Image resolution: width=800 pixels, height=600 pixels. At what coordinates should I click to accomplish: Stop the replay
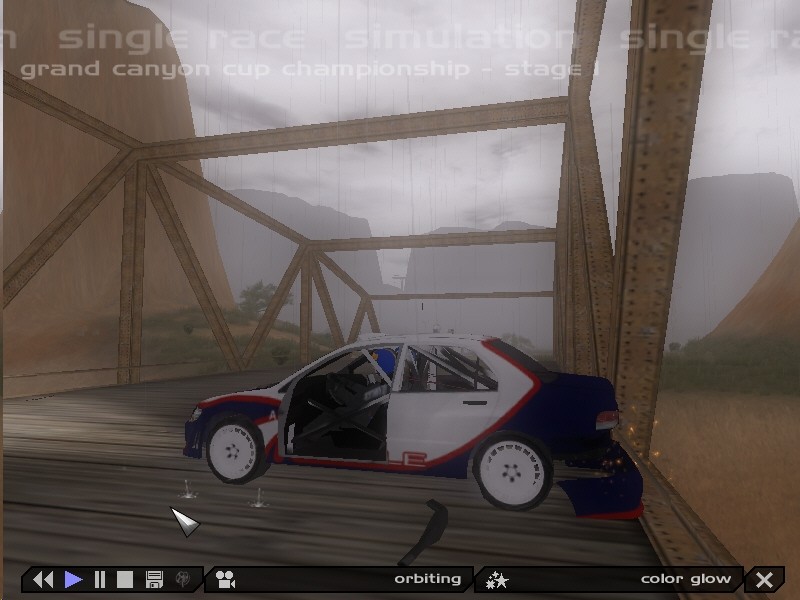[x=125, y=579]
